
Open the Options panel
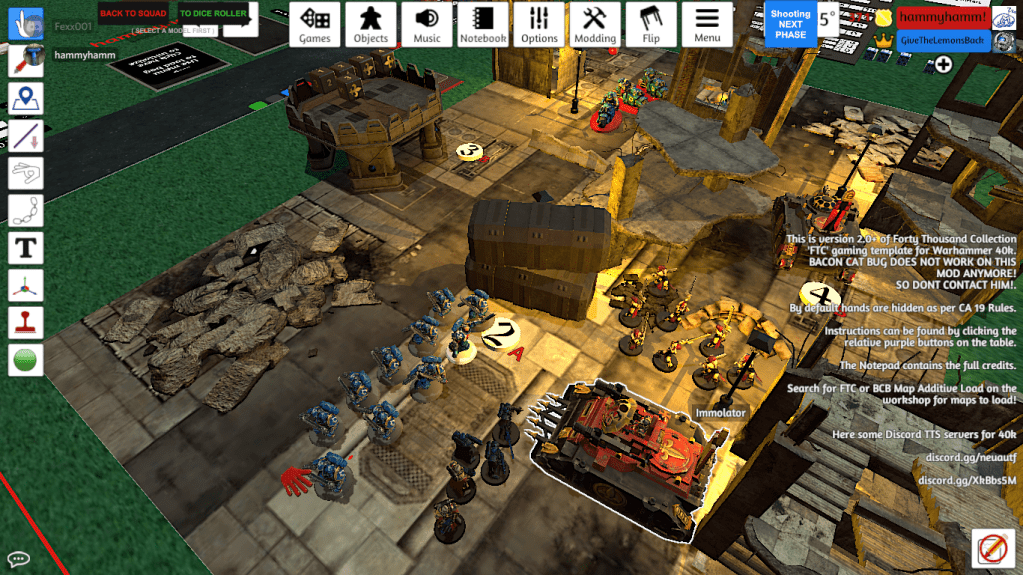point(539,24)
